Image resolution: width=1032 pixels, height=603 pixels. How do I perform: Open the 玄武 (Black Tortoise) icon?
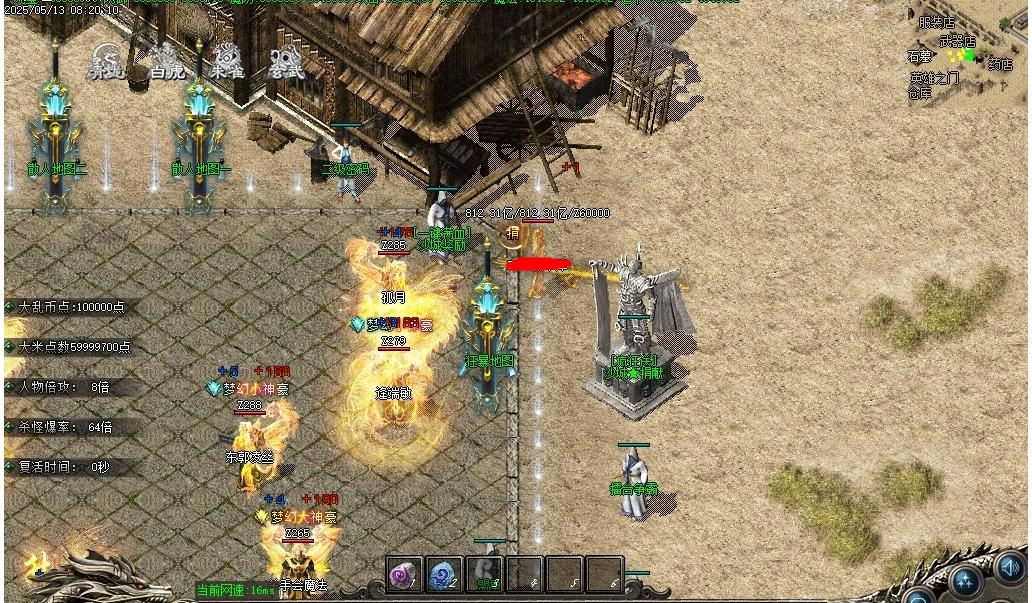point(286,60)
